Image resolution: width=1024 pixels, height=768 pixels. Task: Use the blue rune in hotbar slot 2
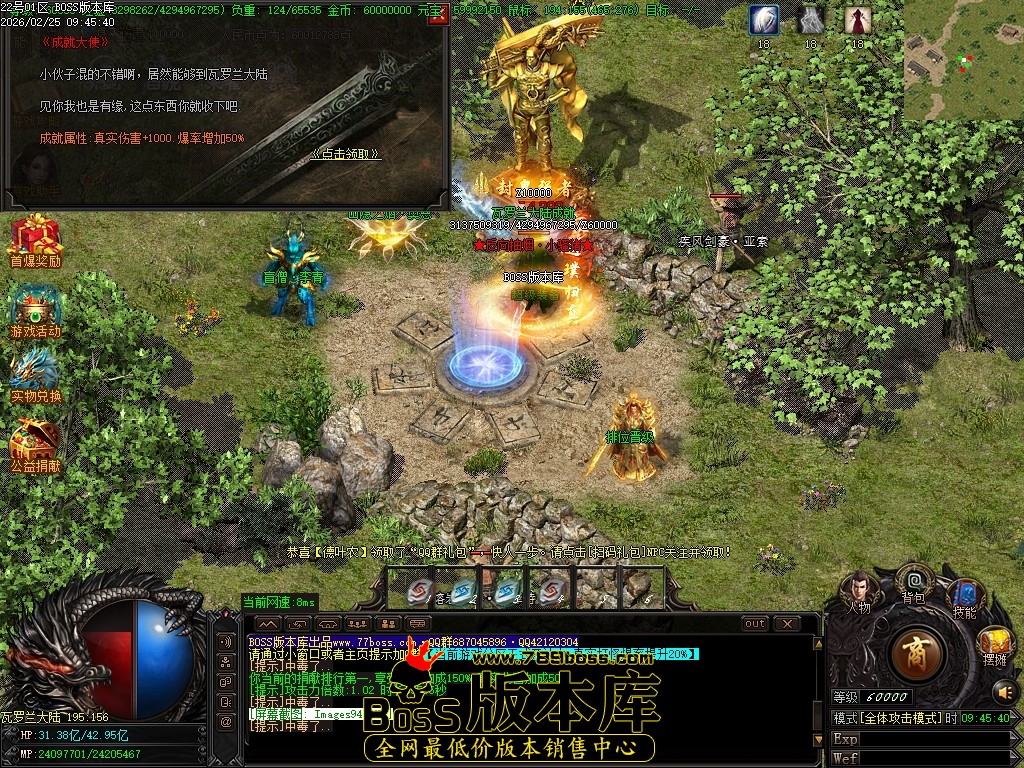pyautogui.click(x=462, y=590)
